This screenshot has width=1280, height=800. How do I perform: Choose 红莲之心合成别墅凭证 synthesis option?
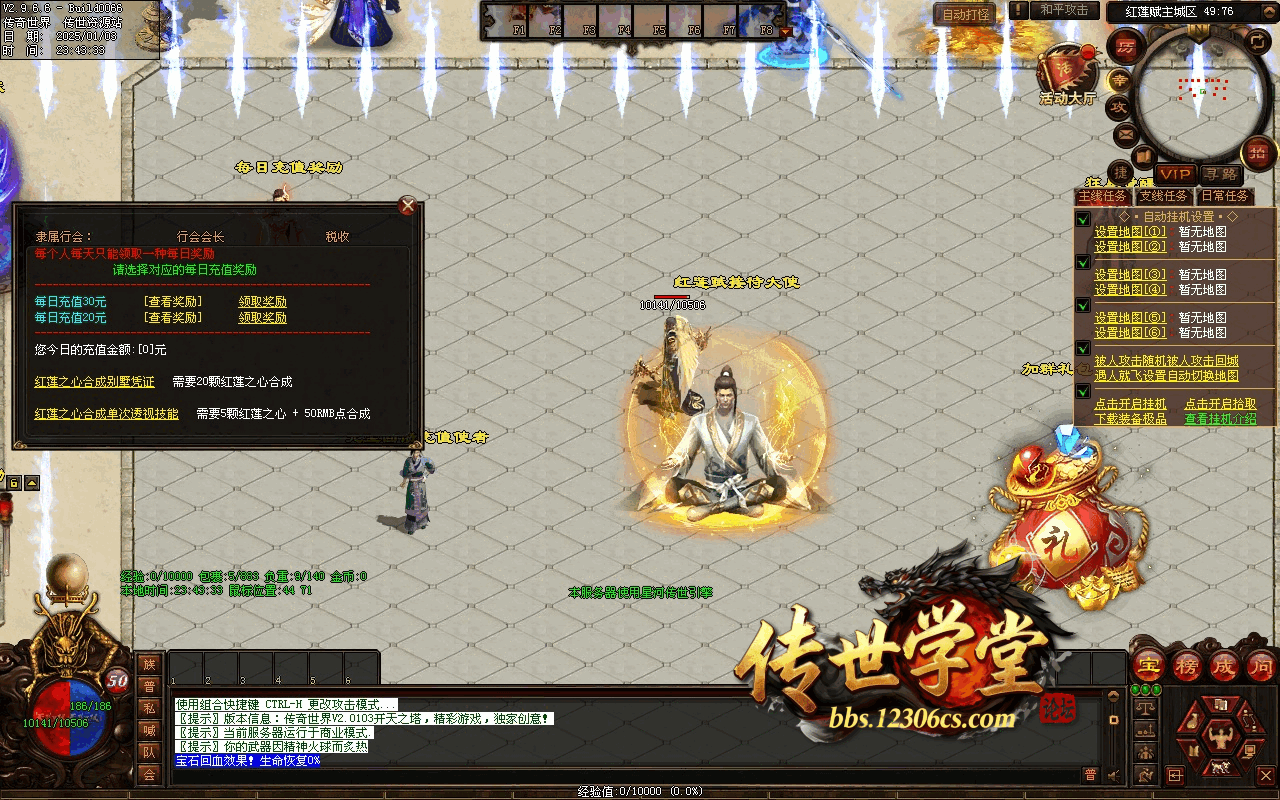coord(95,382)
